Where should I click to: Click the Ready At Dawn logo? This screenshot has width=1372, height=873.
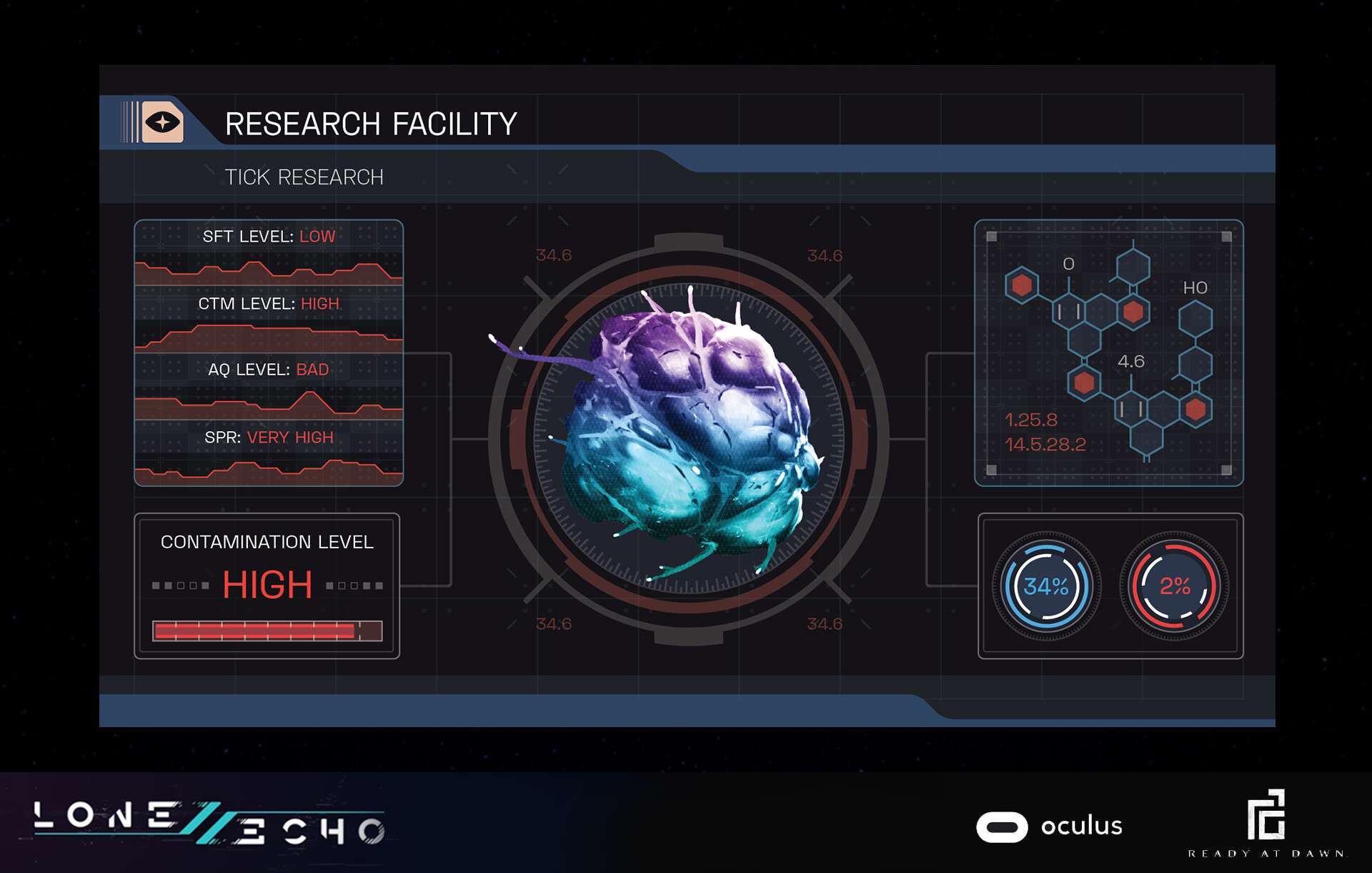click(1266, 822)
